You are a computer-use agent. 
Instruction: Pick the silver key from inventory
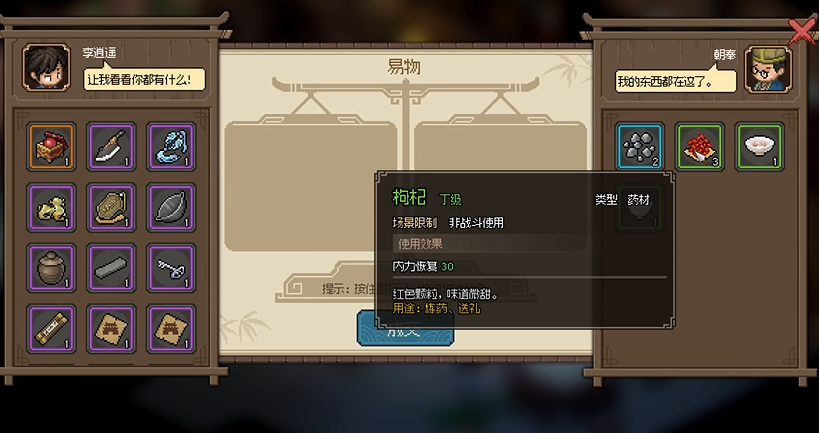[x=171, y=268]
